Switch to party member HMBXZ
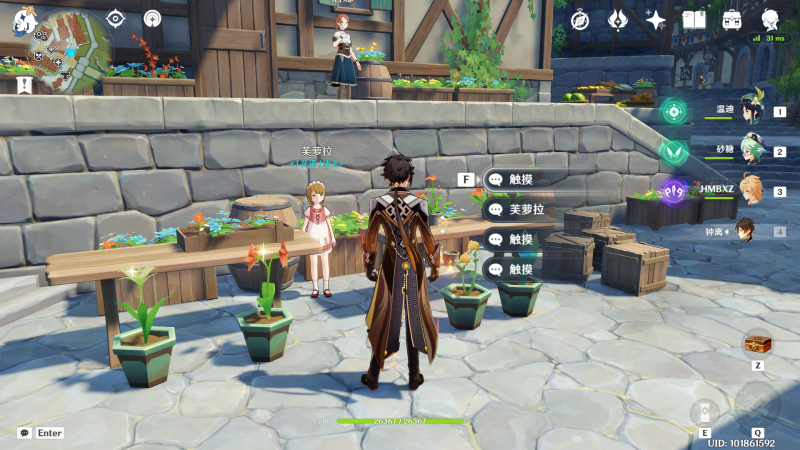Screen dimensions: 800x450 pos(748,191)
